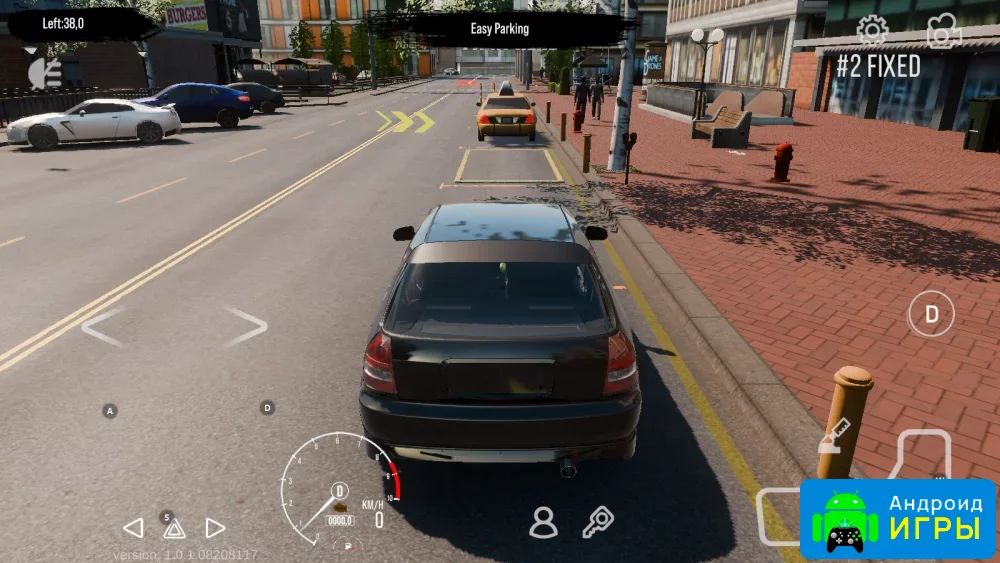Push the accelerator pedal
The width and height of the screenshot is (1000, 563).
point(925,455)
